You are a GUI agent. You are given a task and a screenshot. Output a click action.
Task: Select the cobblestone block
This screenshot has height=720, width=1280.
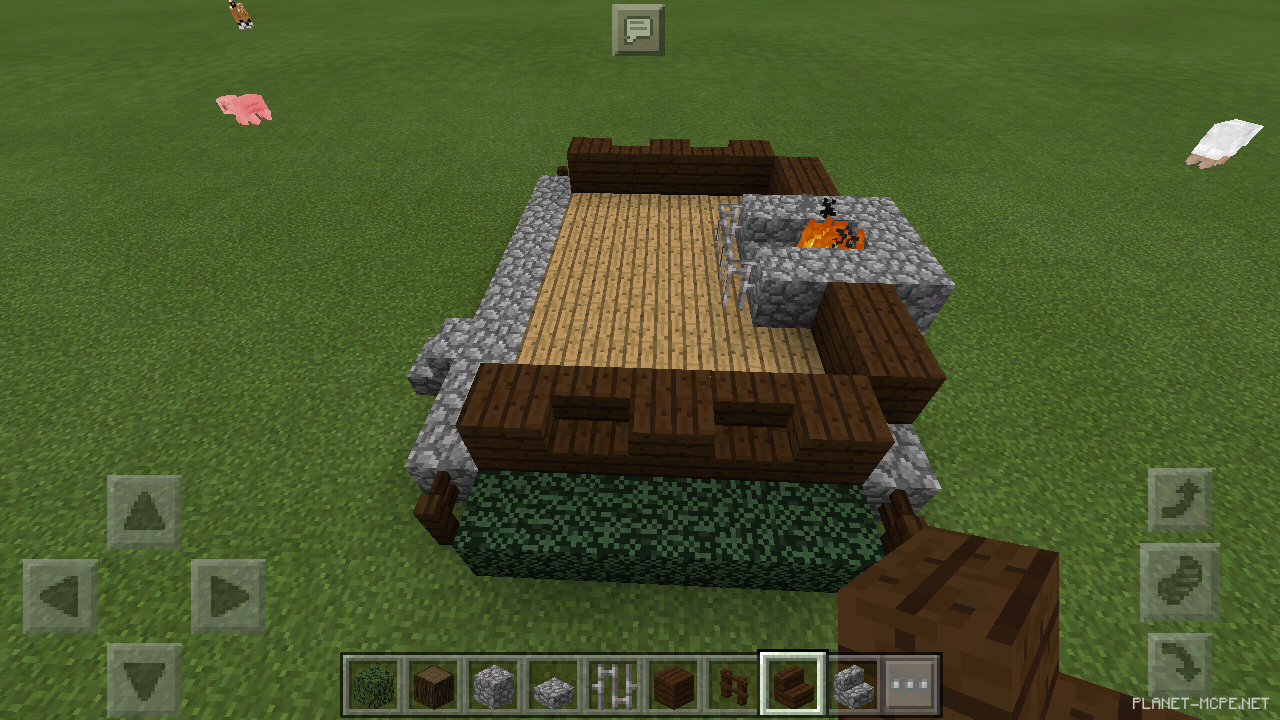[x=493, y=683]
